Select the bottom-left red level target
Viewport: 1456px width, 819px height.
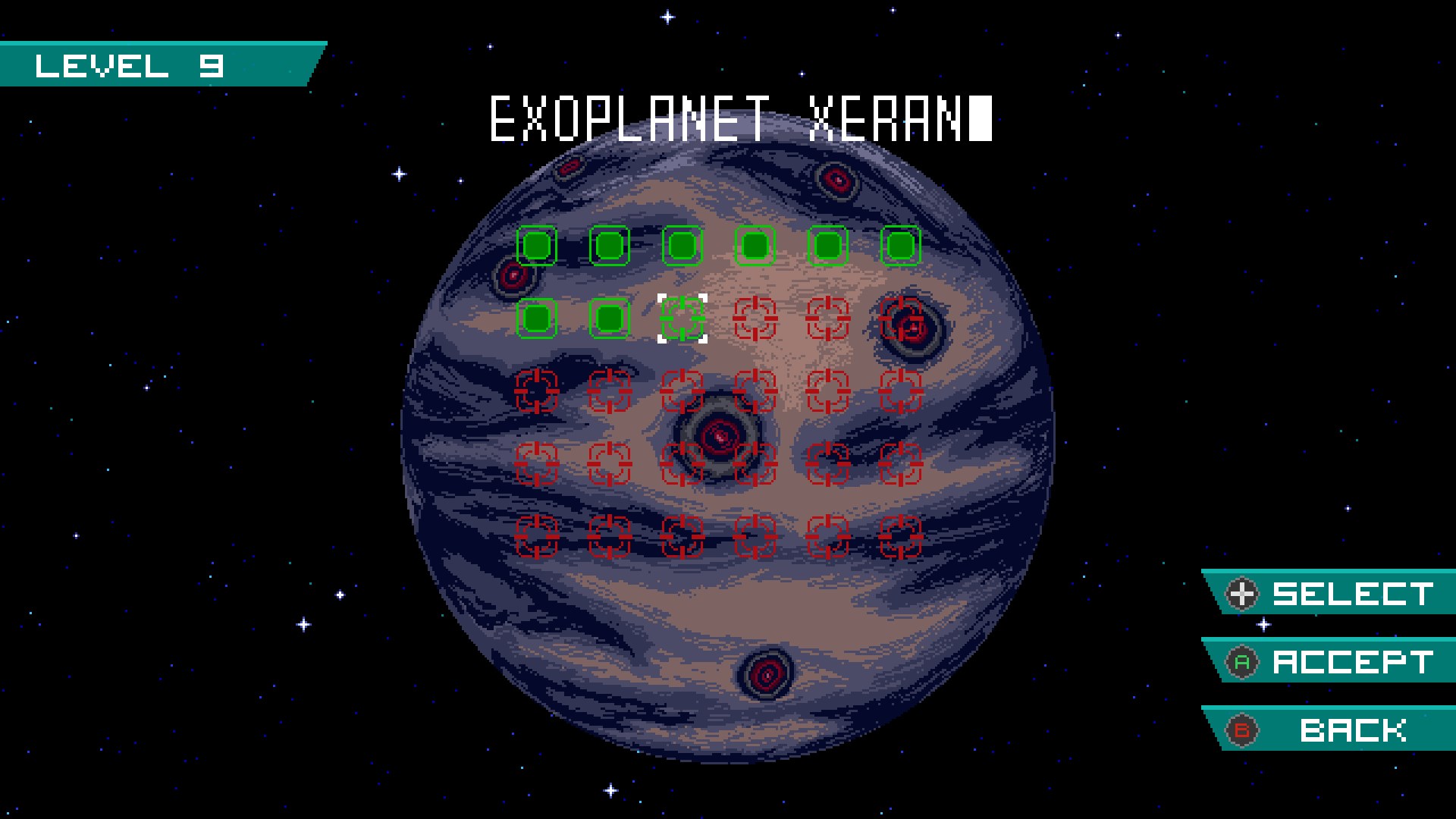click(x=538, y=538)
